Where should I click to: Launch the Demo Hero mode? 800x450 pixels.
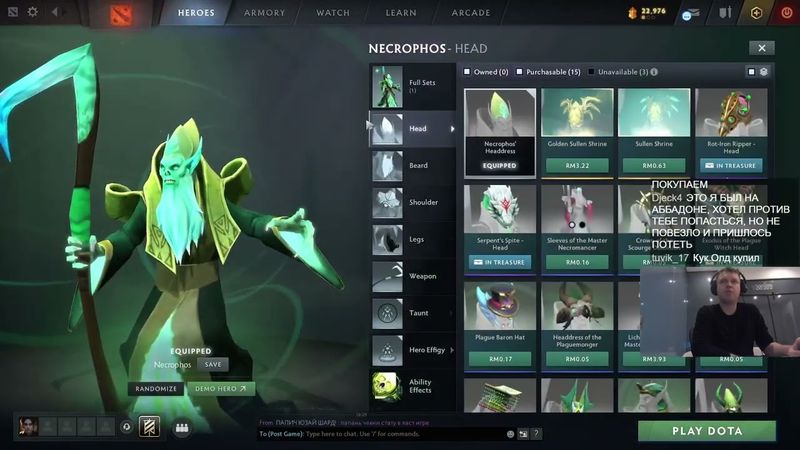coord(220,389)
